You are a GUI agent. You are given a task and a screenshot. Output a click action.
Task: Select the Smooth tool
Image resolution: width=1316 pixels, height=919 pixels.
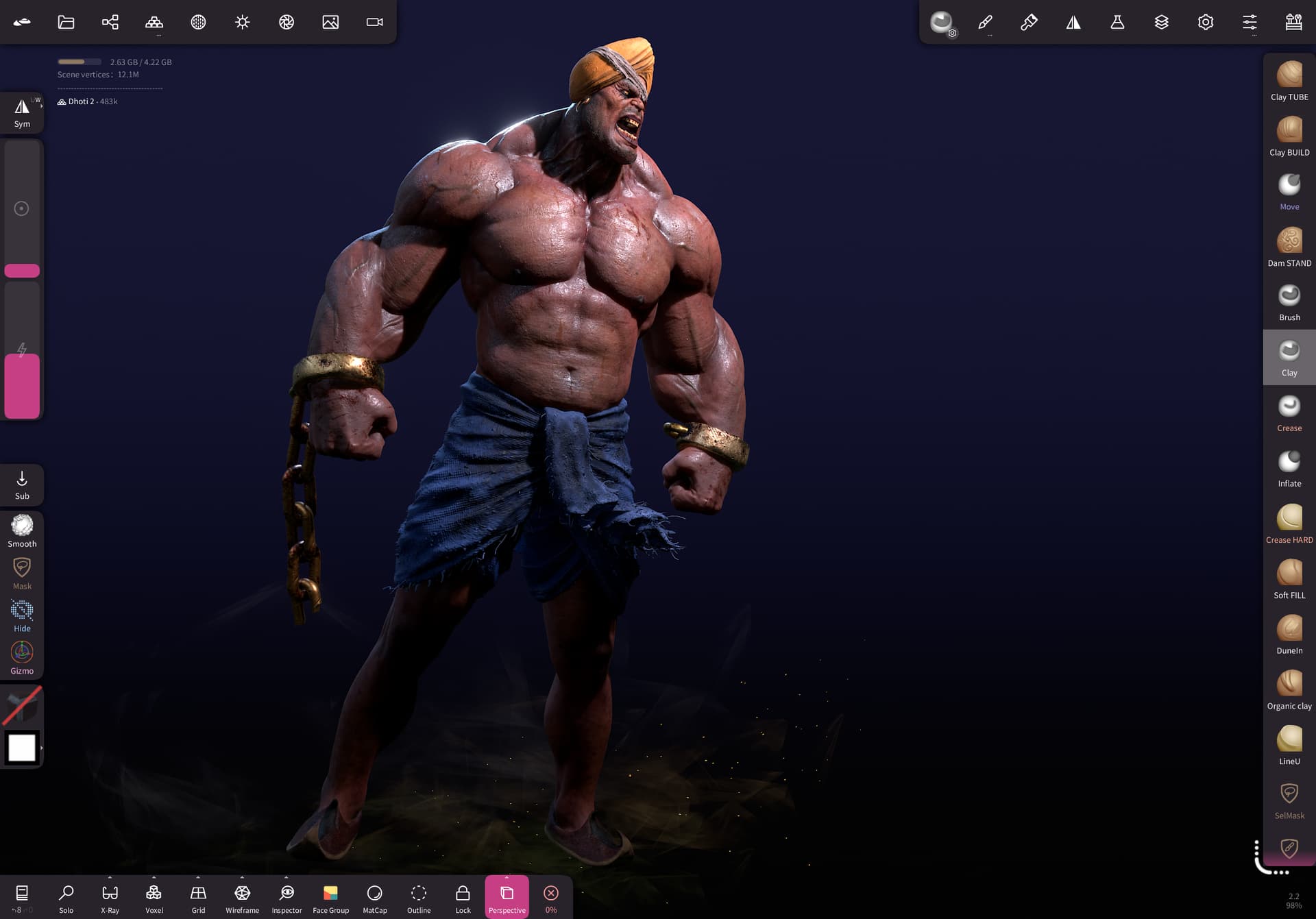point(22,531)
